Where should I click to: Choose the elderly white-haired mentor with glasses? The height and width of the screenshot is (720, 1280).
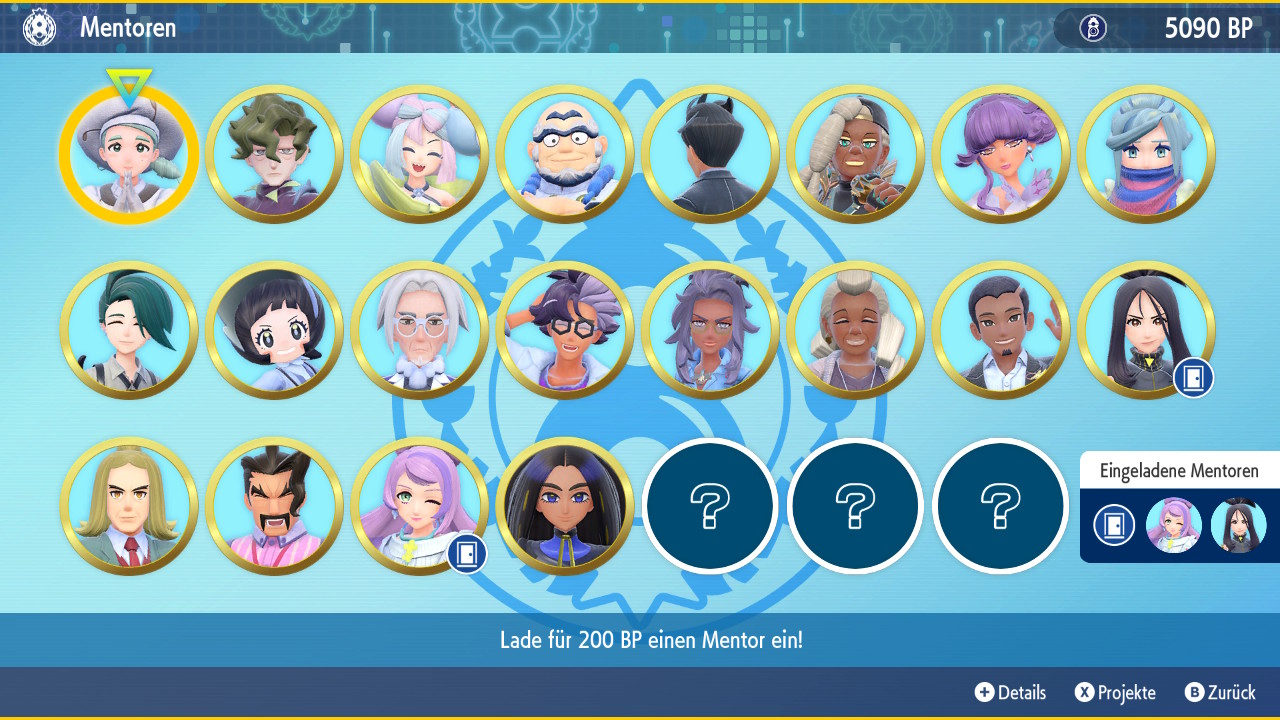420,330
